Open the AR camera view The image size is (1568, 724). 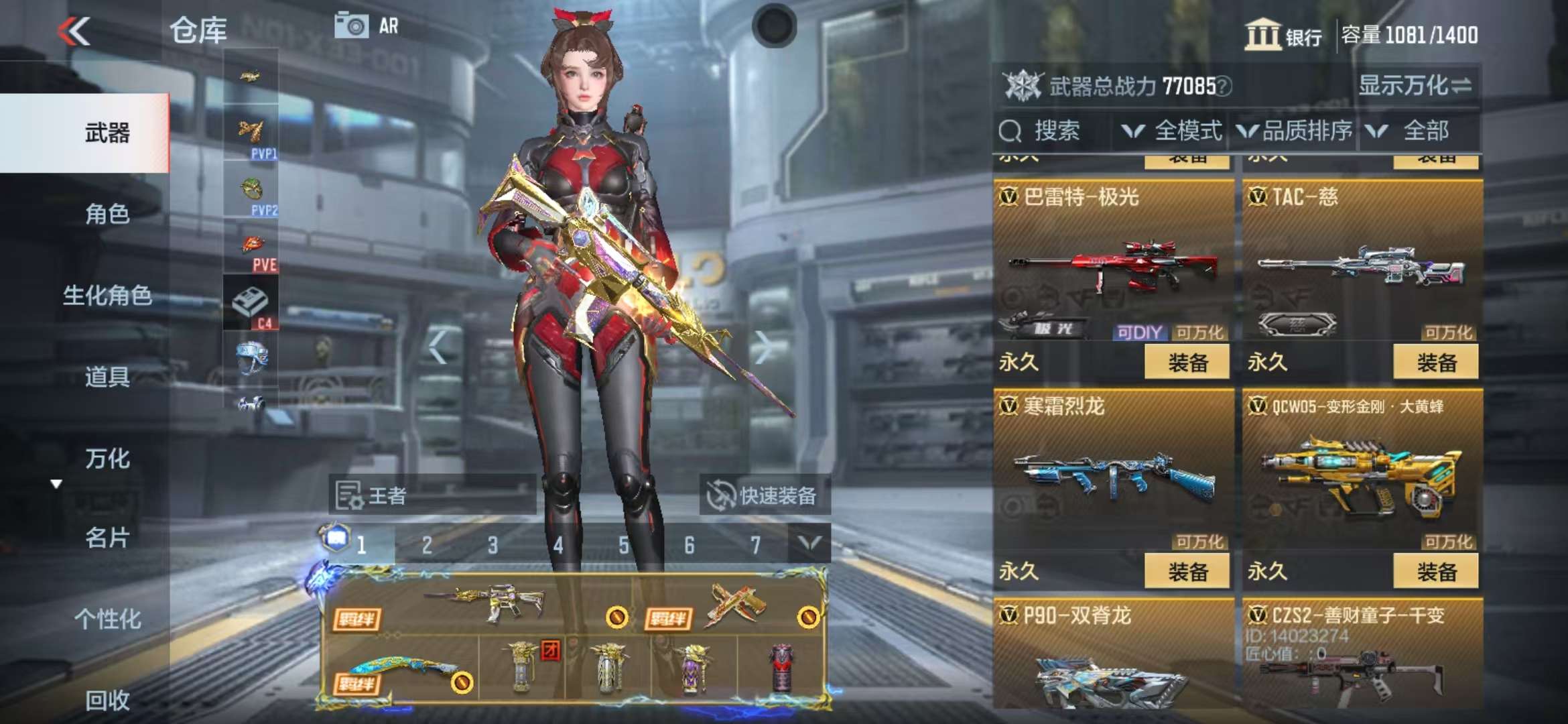pyautogui.click(x=366, y=26)
